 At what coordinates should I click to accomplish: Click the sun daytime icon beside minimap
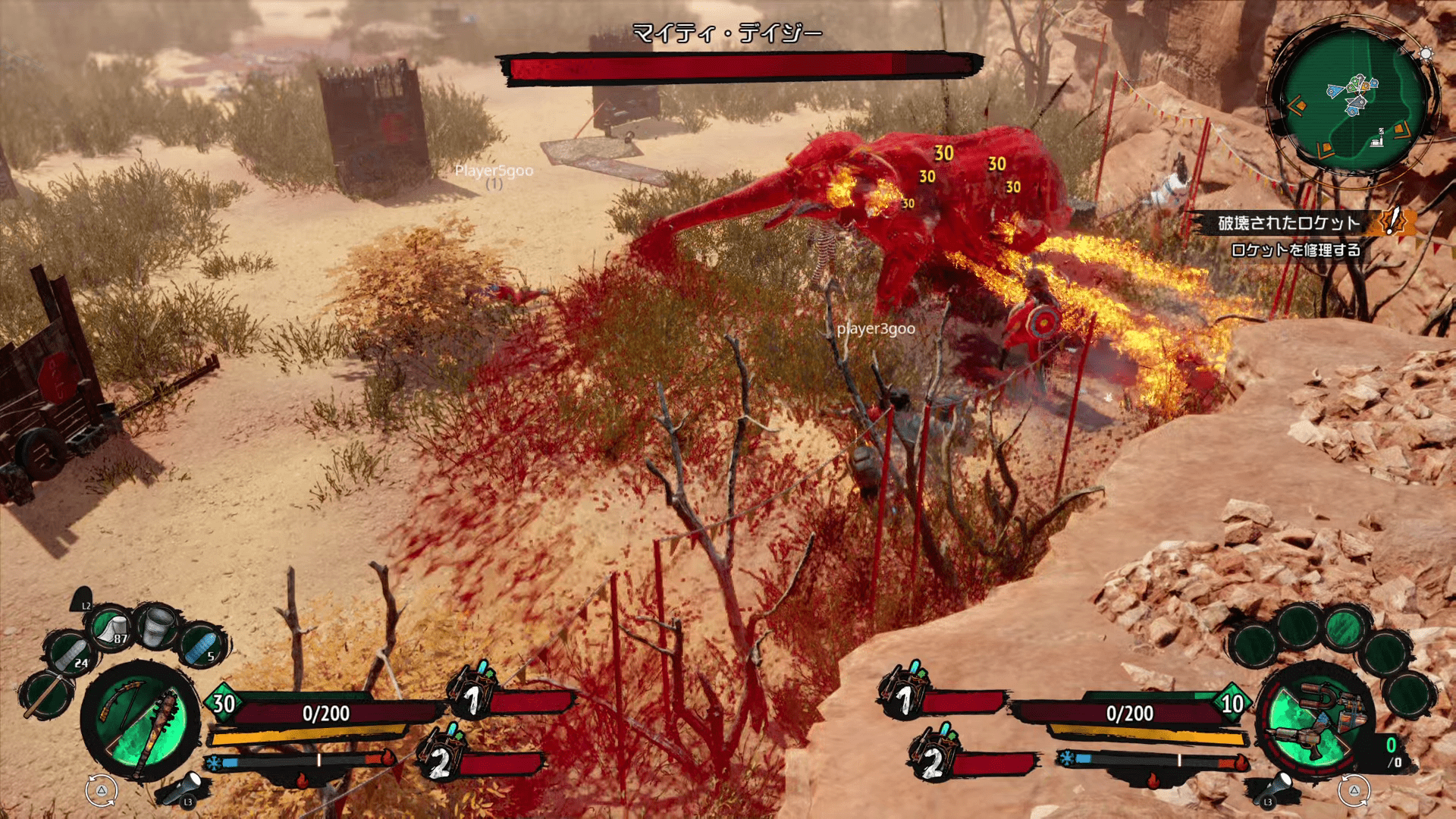(x=1426, y=54)
